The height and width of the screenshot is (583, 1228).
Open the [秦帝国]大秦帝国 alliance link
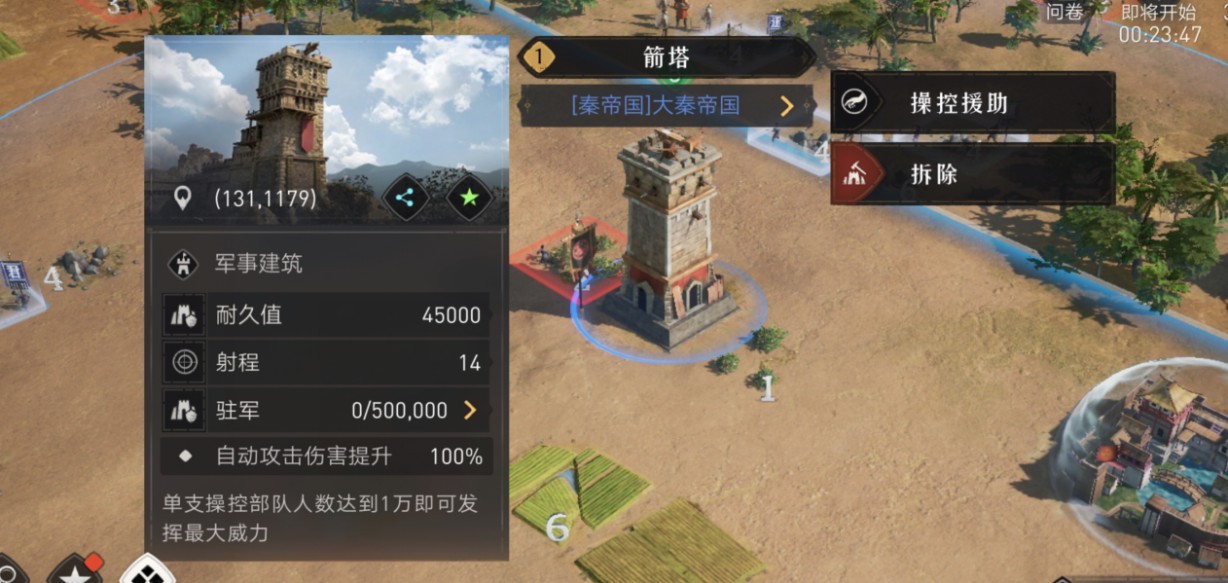click(x=667, y=105)
